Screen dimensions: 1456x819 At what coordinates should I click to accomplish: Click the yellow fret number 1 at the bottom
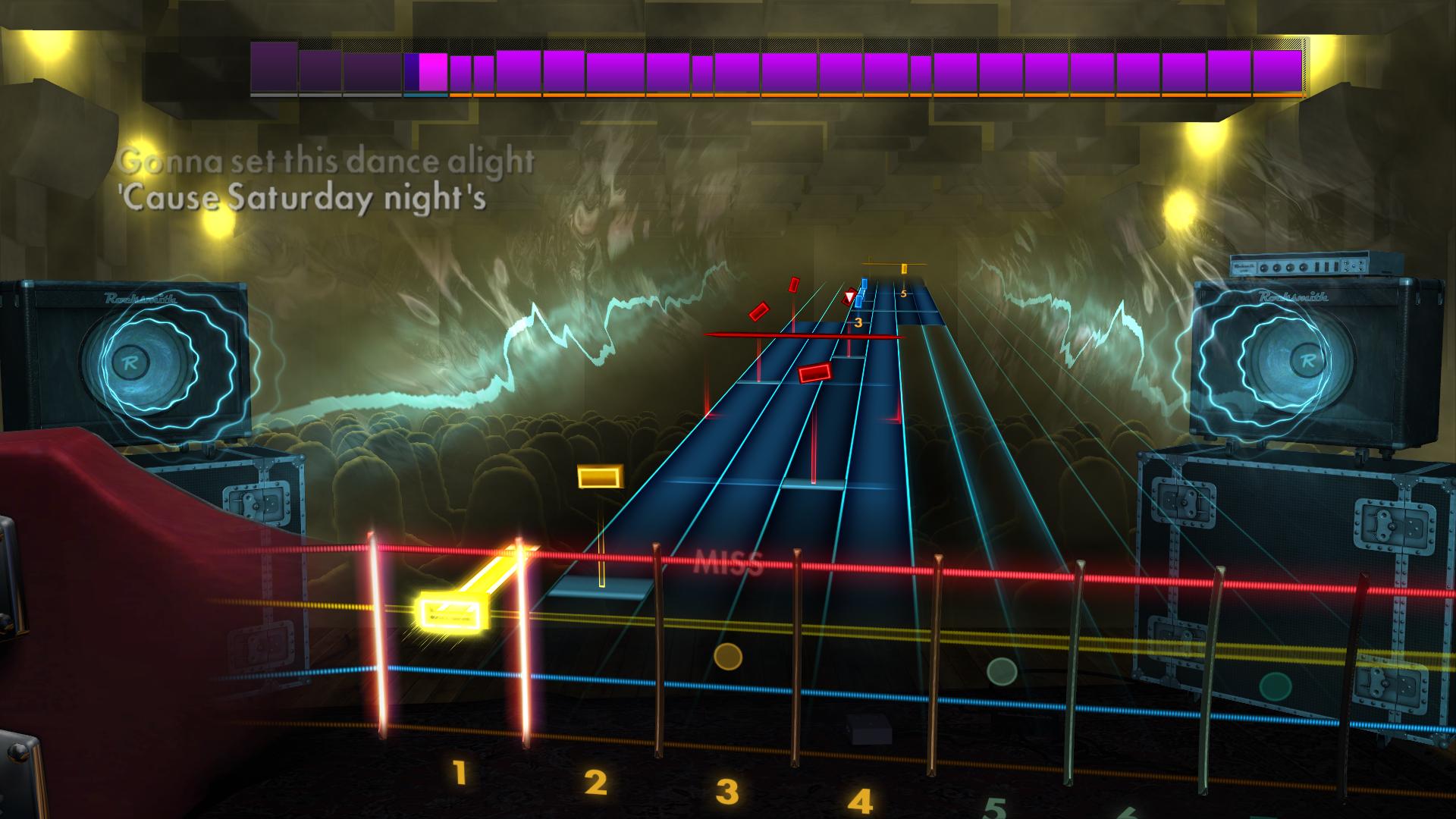(x=458, y=771)
